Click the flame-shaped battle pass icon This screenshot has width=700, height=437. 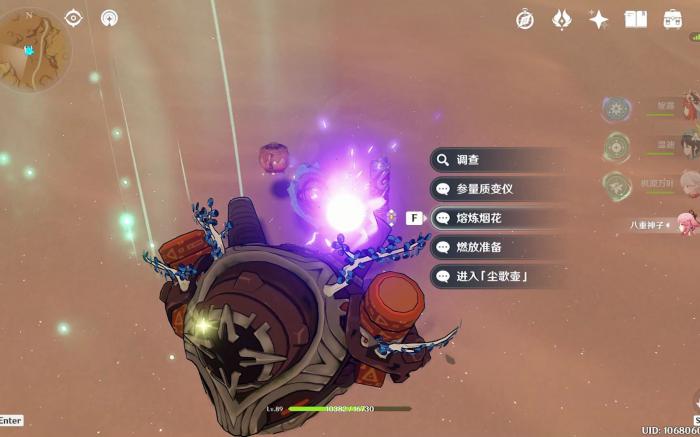click(562, 19)
